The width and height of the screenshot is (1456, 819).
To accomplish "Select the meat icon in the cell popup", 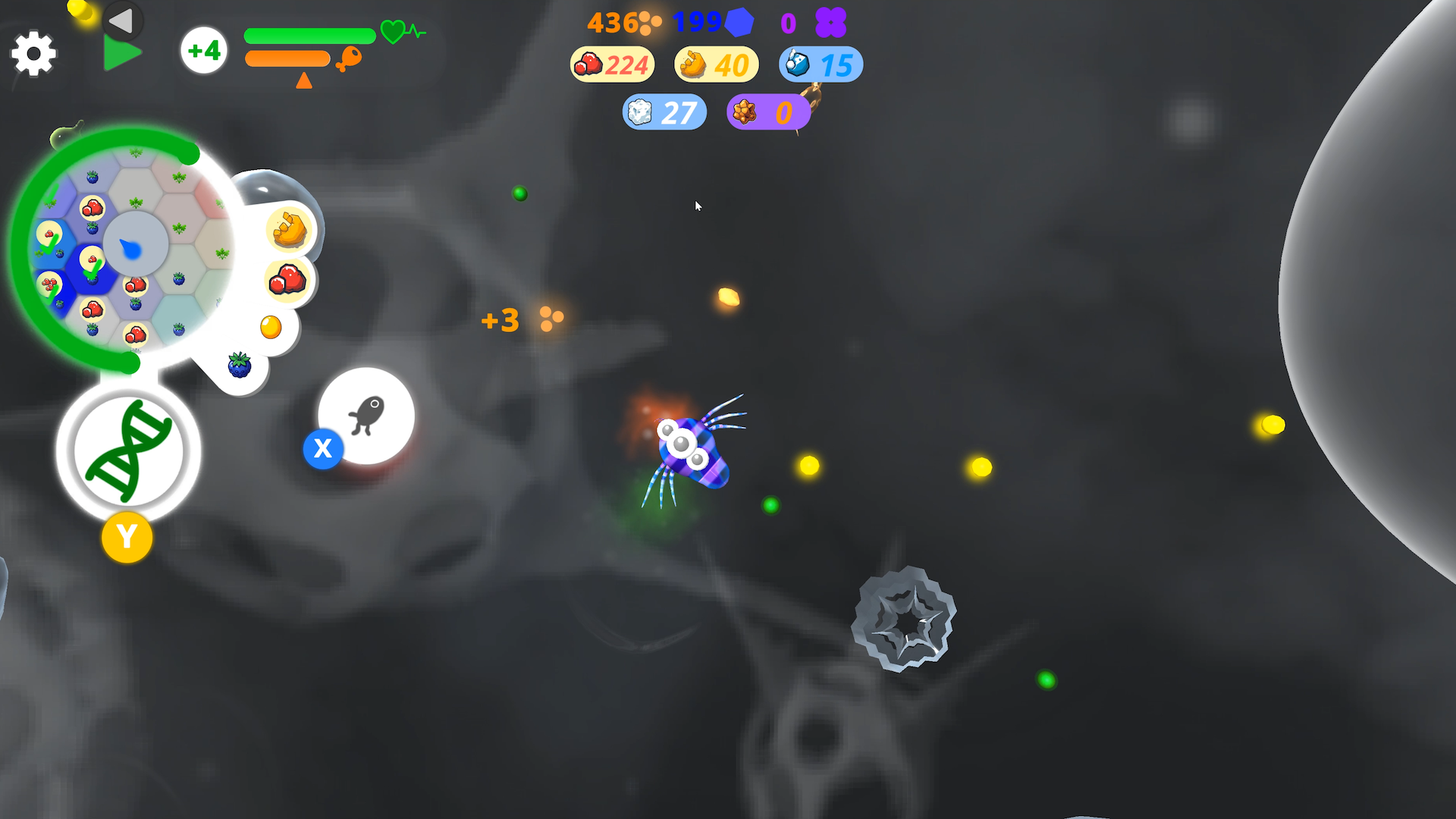I will pos(289,227).
